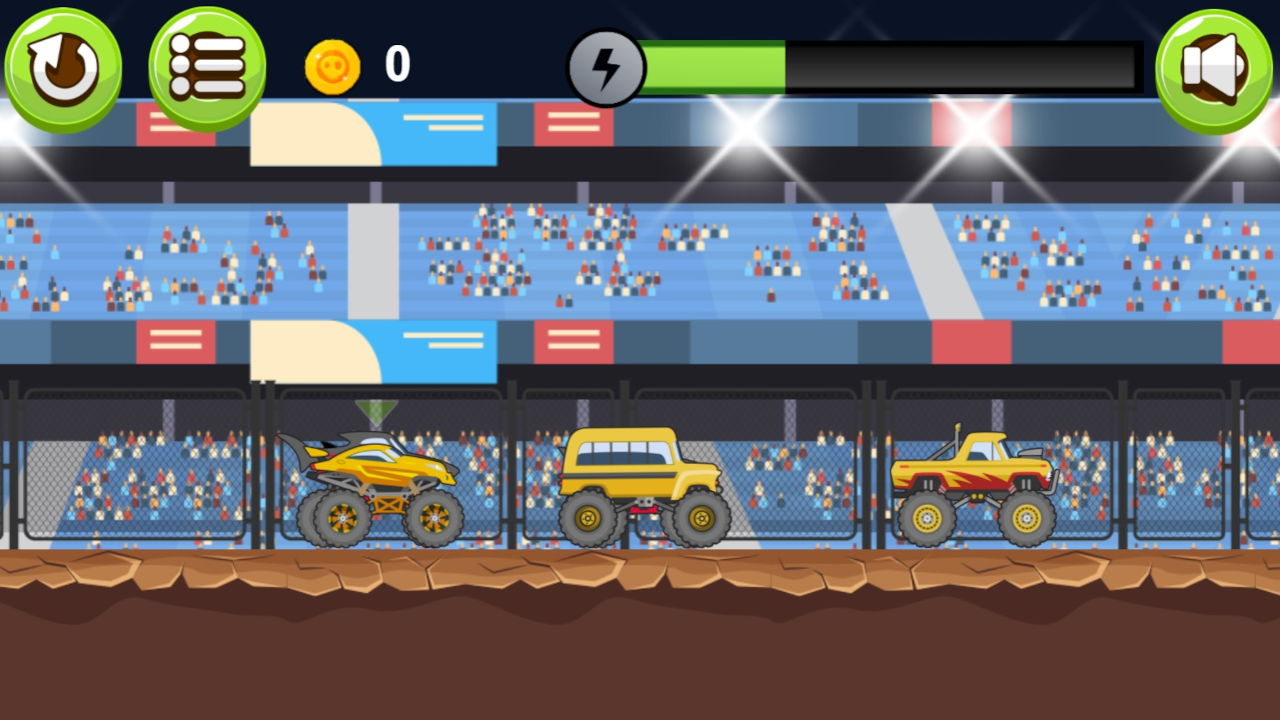
Task: Click the green fuel progress bar
Action: click(715, 65)
